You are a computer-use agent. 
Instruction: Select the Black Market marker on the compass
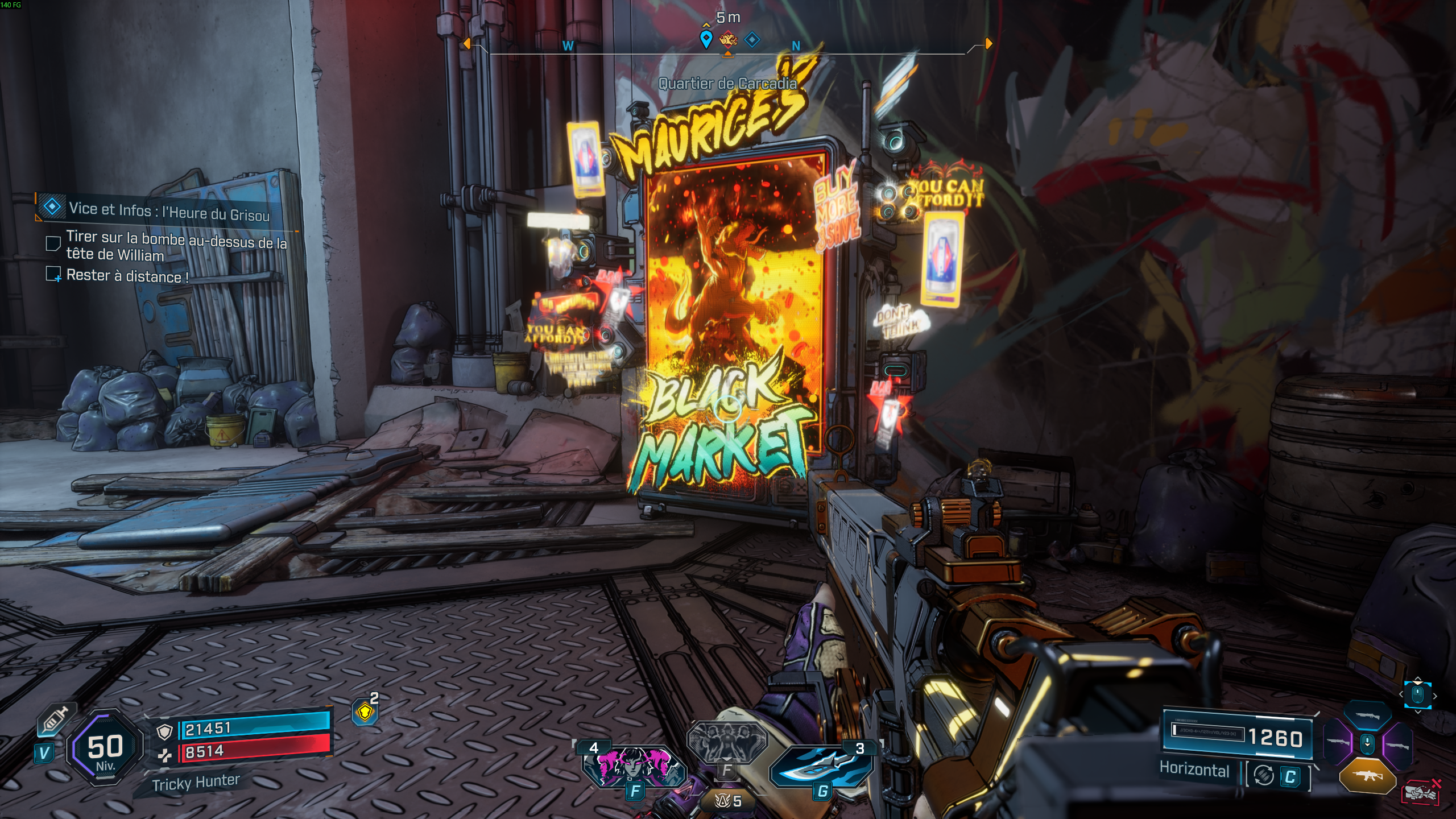click(728, 40)
